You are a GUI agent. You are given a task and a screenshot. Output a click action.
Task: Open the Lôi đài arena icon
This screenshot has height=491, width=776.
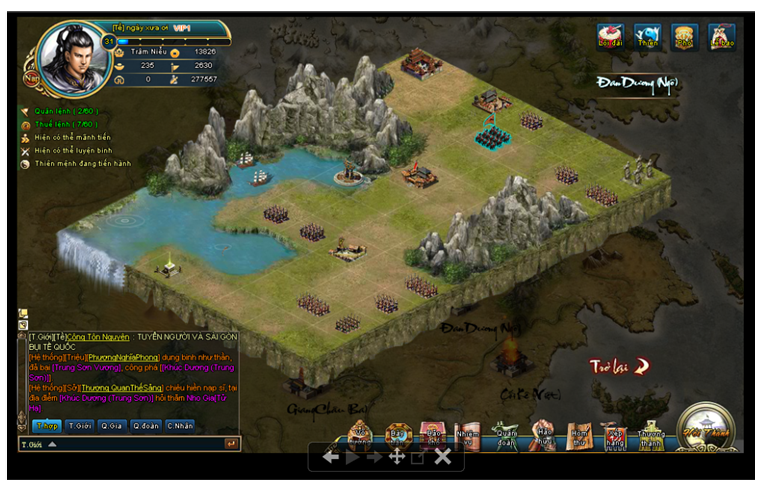(610, 36)
